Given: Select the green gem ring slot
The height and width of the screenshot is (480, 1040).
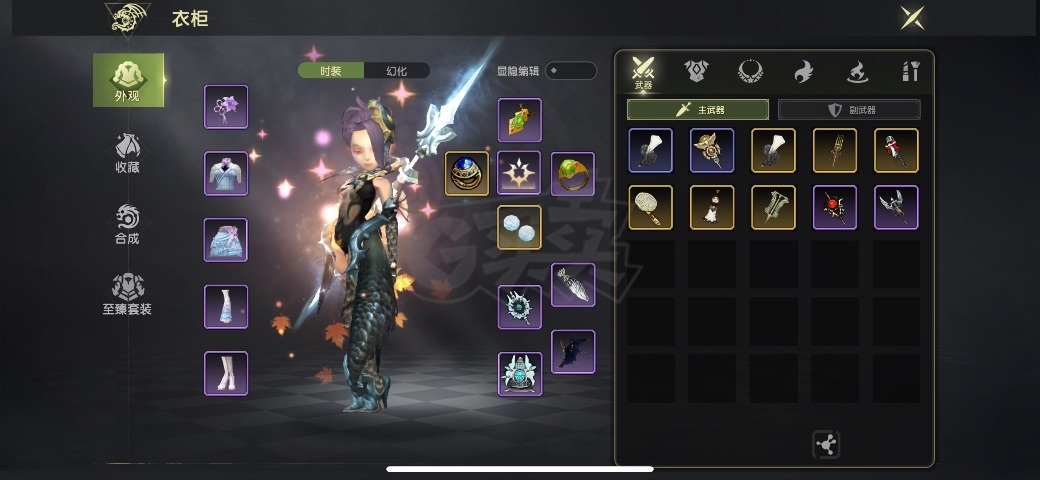Looking at the screenshot, I should [572, 174].
